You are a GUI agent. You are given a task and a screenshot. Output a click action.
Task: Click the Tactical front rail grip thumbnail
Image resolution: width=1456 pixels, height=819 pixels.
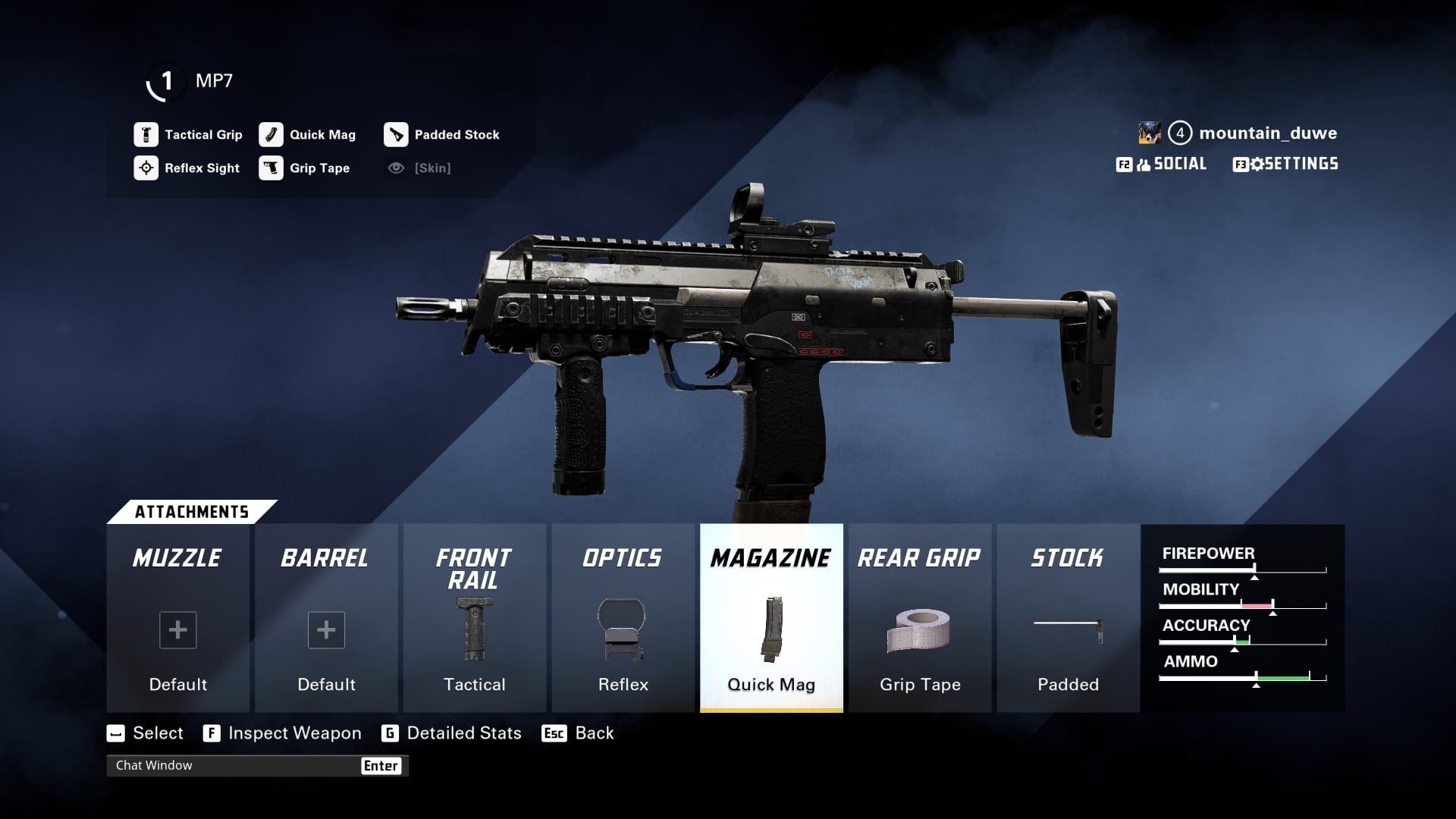click(475, 629)
